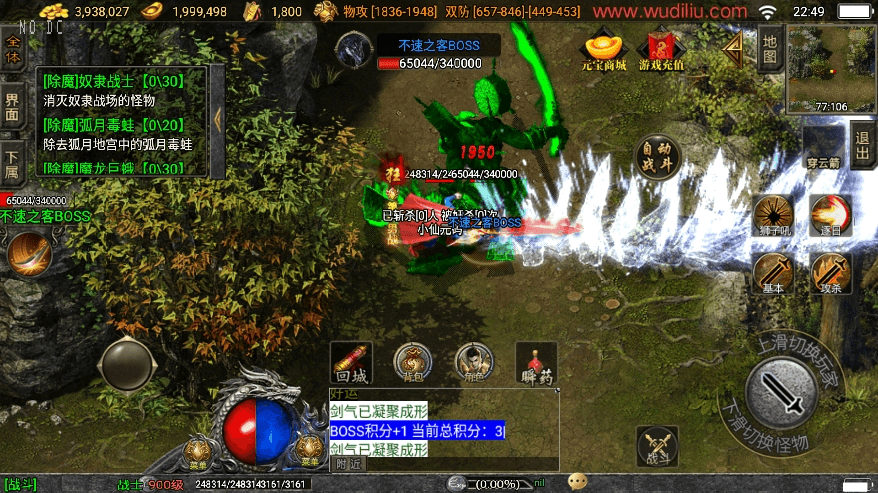Select the 基本 basic attack skill
This screenshot has height=493, width=878.
(772, 273)
